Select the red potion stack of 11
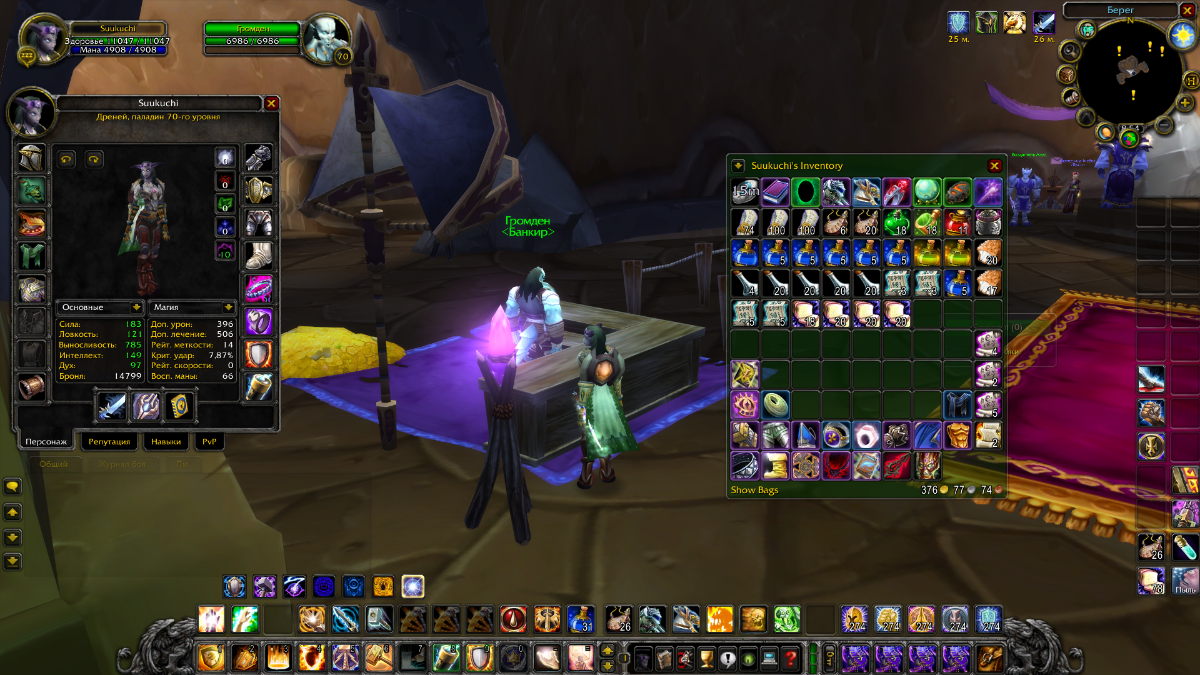This screenshot has width=1200, height=675. [x=957, y=222]
